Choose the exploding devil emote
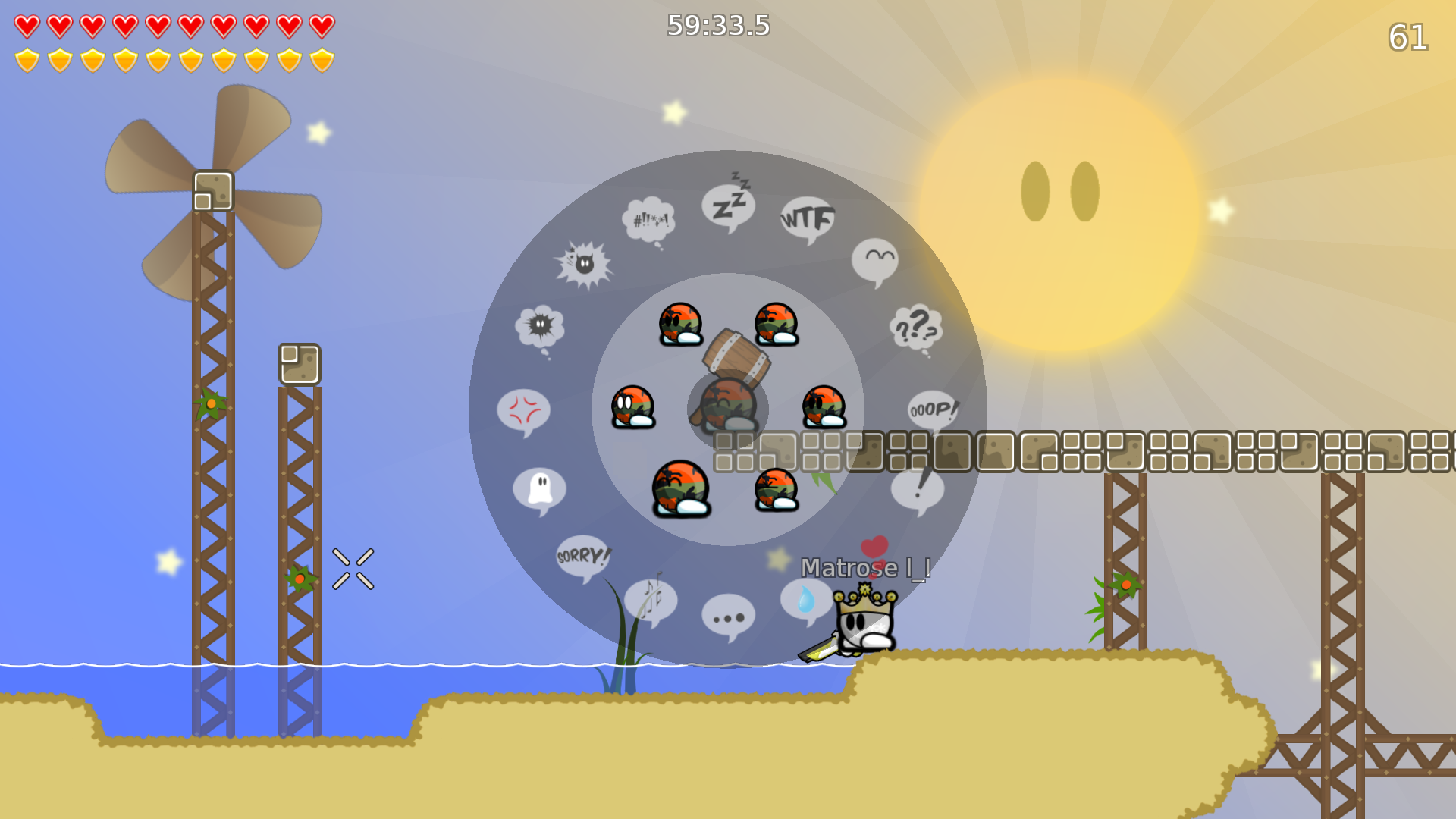Image resolution: width=1456 pixels, height=819 pixels. pos(582,264)
